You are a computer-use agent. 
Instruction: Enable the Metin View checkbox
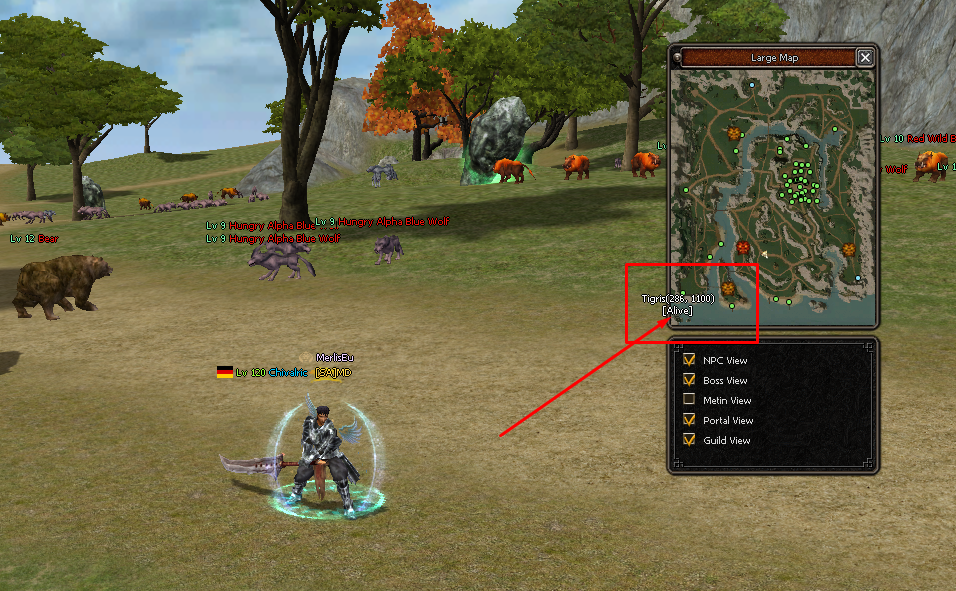(x=688, y=400)
